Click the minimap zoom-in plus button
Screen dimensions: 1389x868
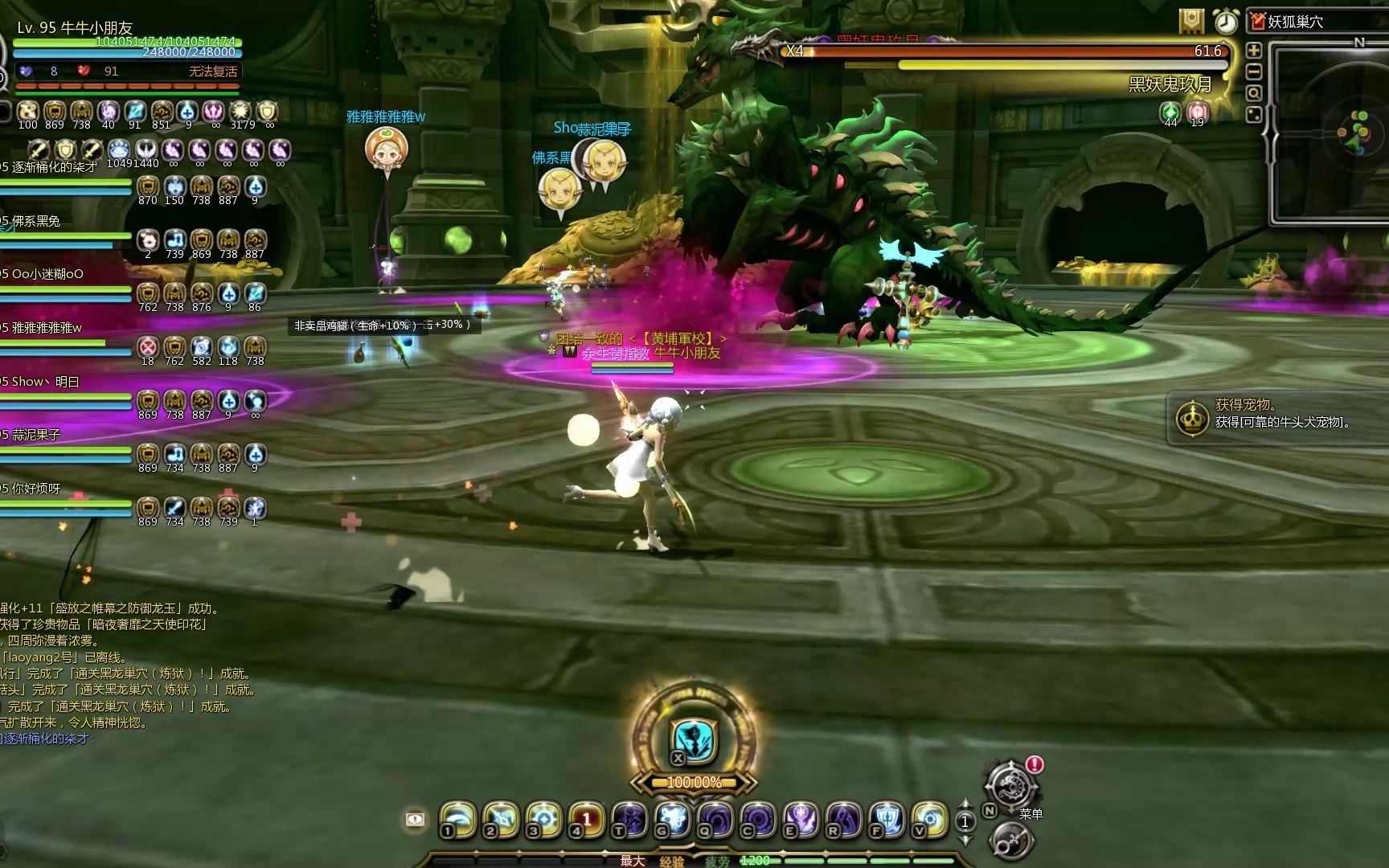click(x=1253, y=51)
